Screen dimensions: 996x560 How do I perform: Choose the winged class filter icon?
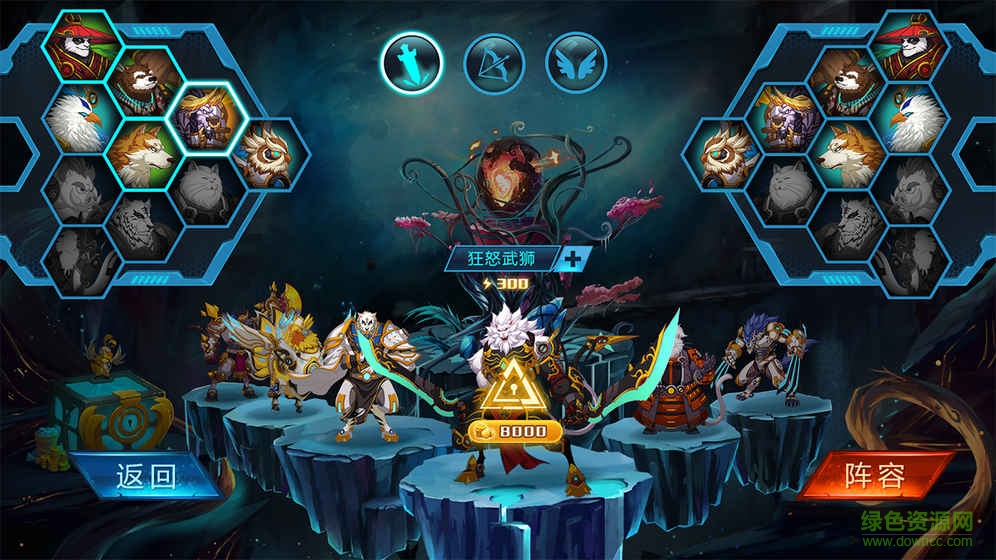tap(576, 62)
